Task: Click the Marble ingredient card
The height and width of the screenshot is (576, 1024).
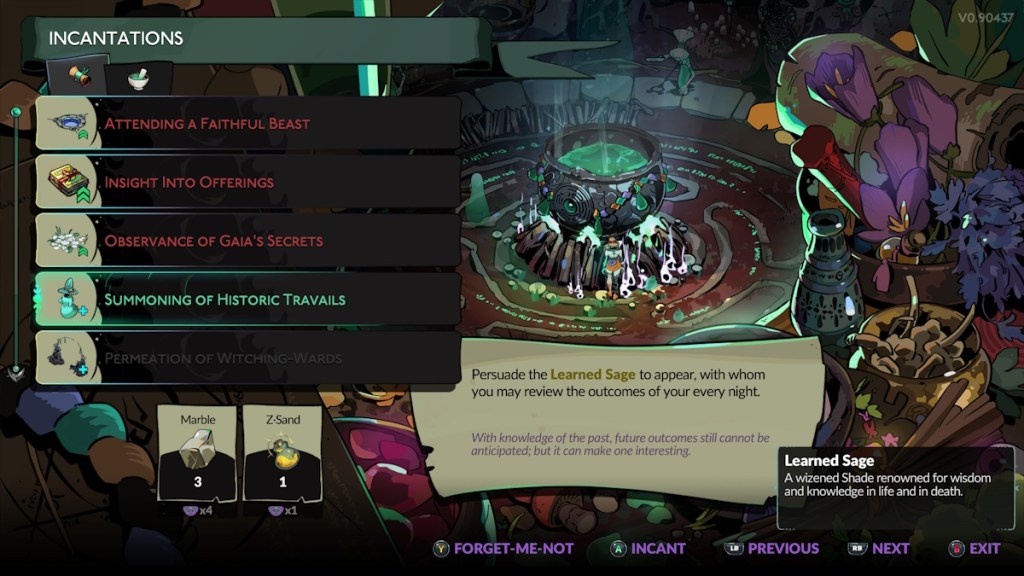Action: click(197, 453)
